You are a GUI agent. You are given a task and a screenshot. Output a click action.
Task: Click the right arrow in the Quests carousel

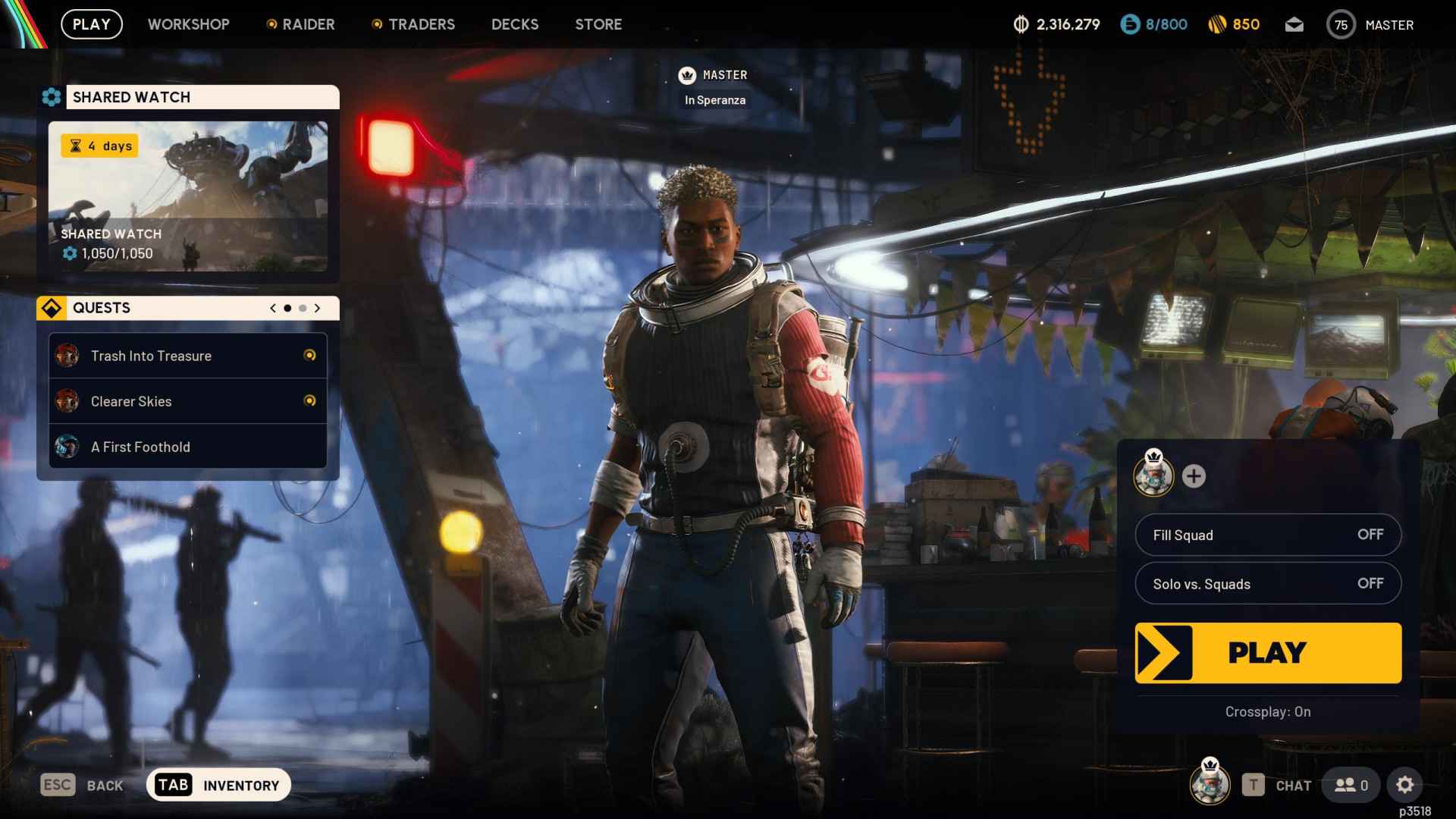[x=317, y=308]
